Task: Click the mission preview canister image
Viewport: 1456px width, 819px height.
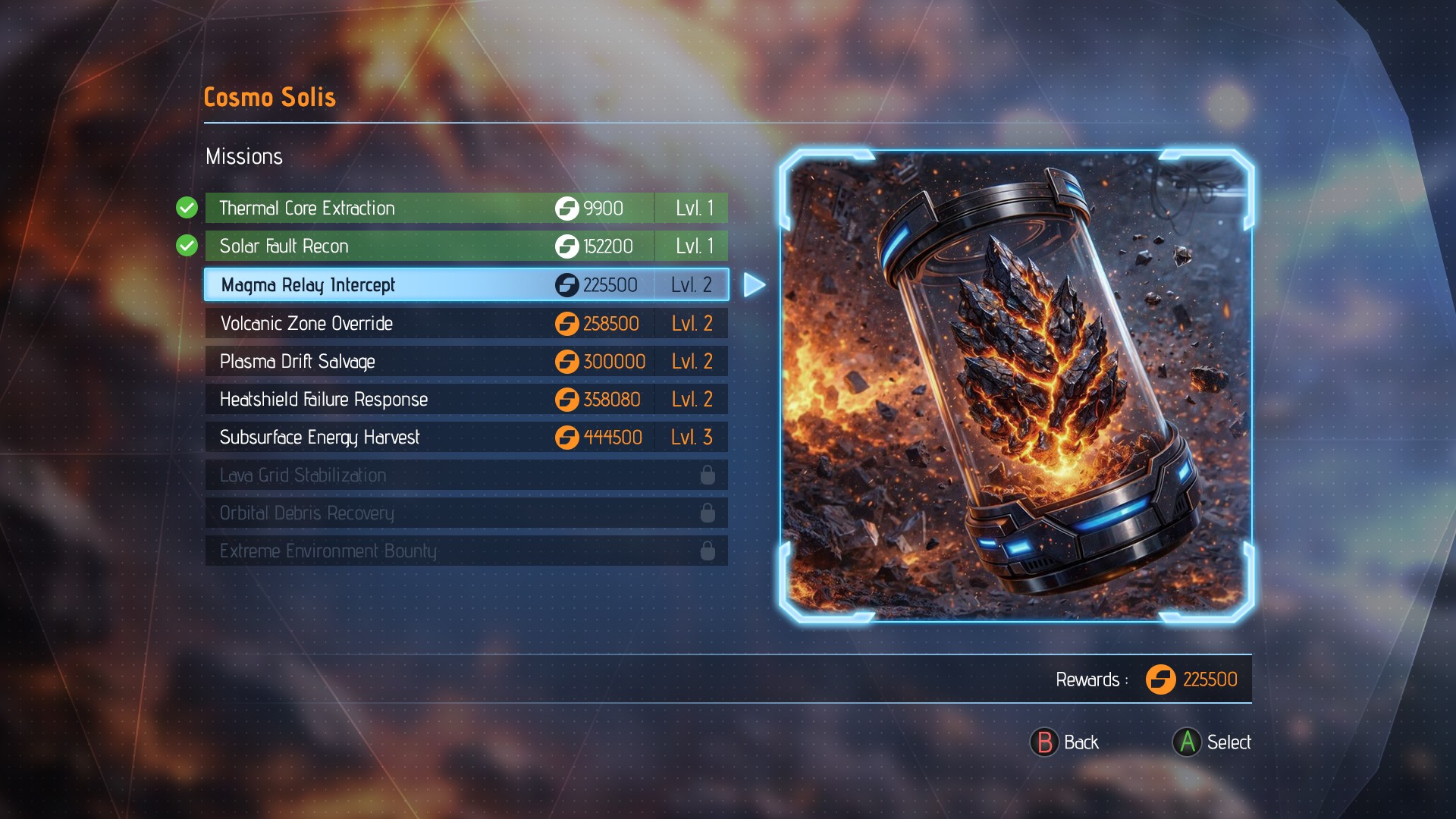Action: click(1016, 385)
